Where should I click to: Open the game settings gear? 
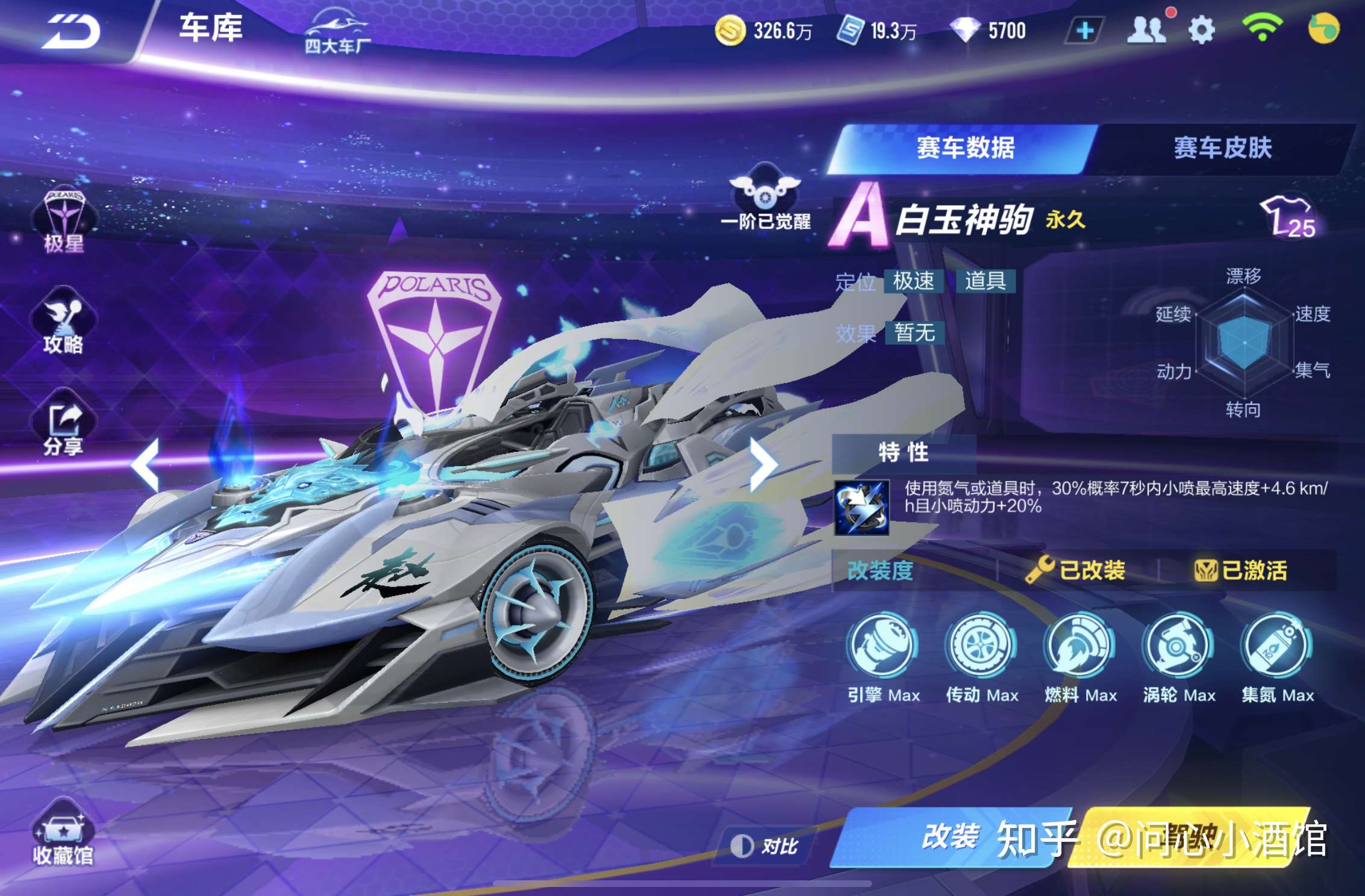click(x=1202, y=29)
